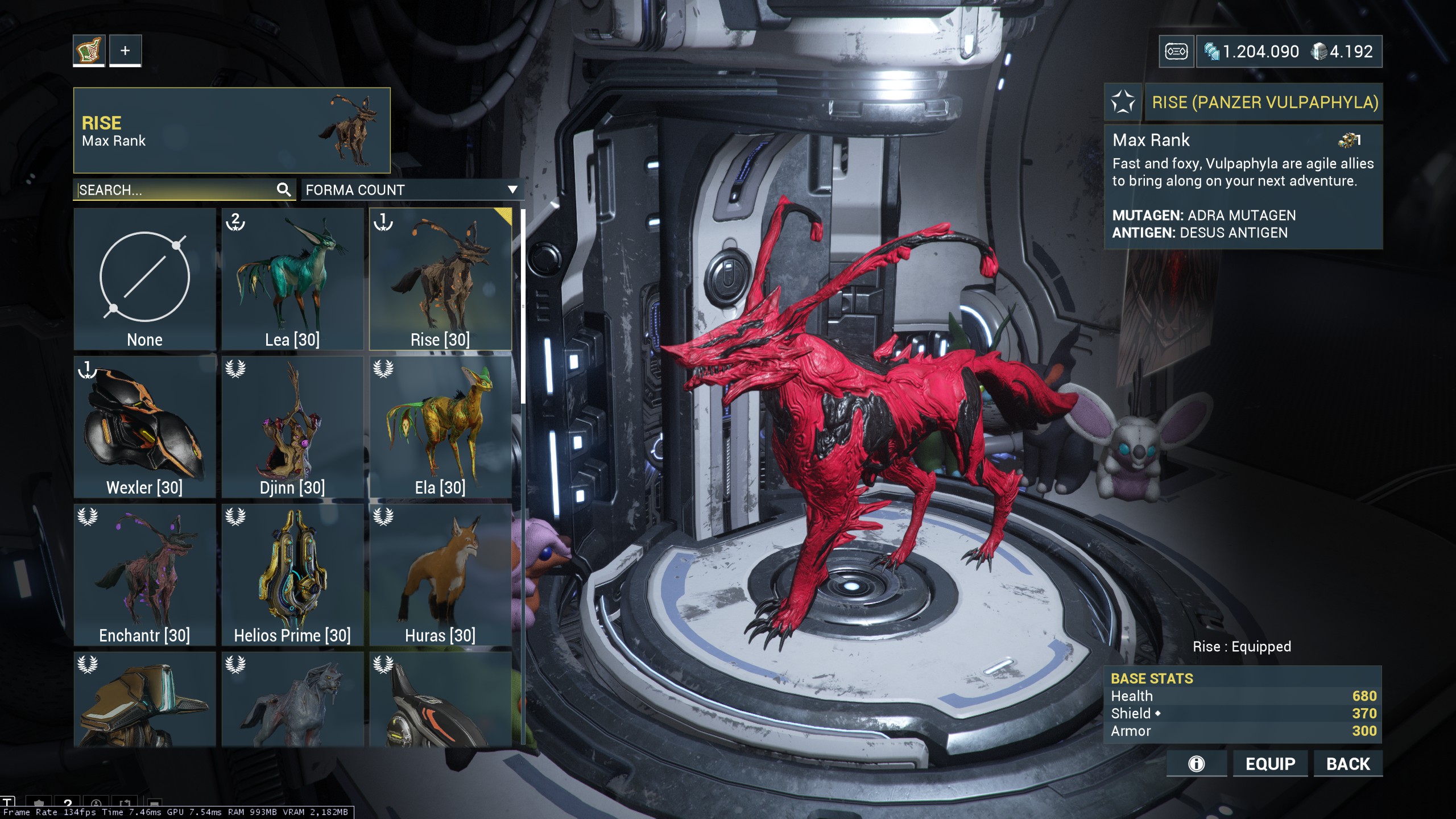
Task: Select the Enchantr [30] companion tile
Action: (144, 574)
